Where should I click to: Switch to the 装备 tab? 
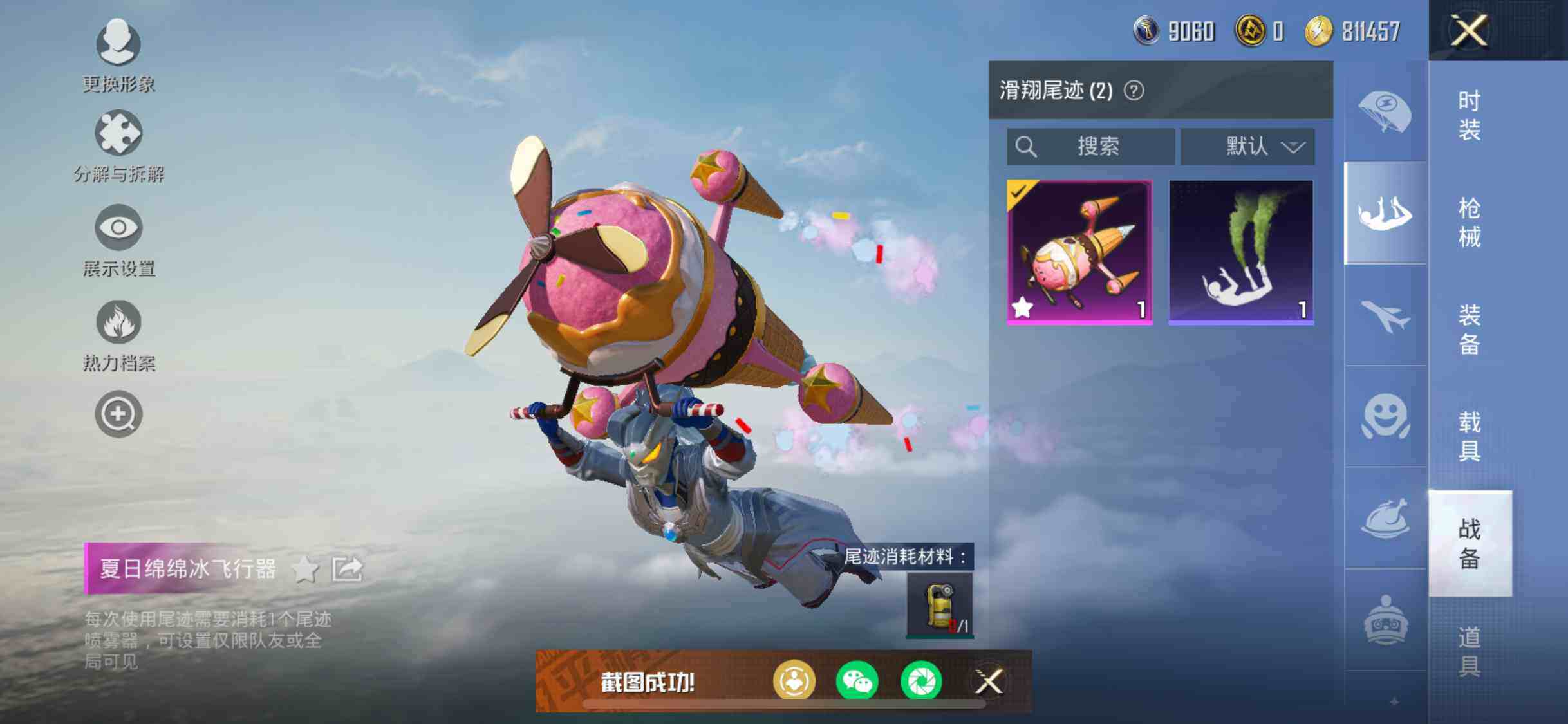[1470, 330]
